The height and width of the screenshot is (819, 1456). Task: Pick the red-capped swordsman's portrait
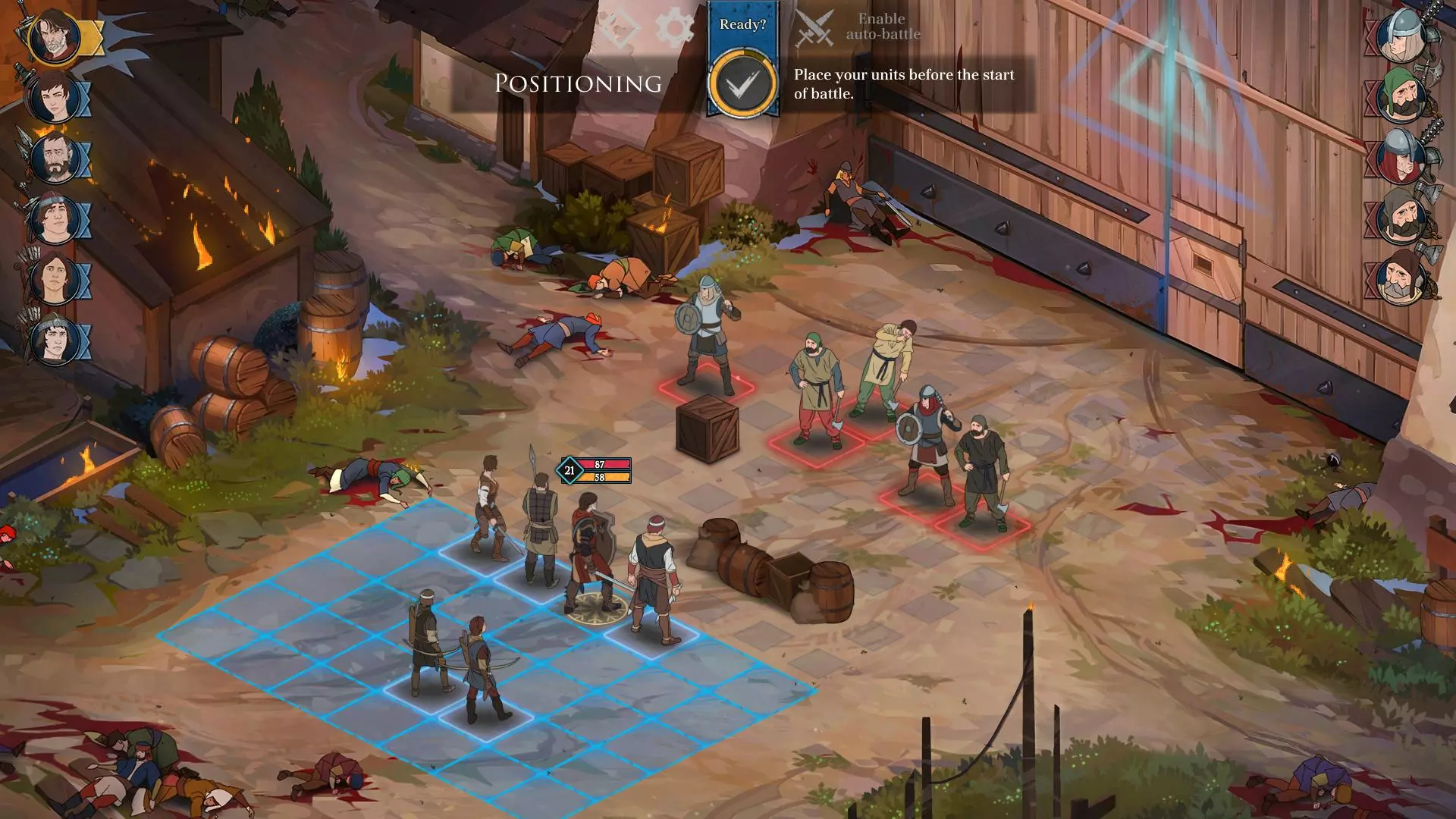point(55,219)
